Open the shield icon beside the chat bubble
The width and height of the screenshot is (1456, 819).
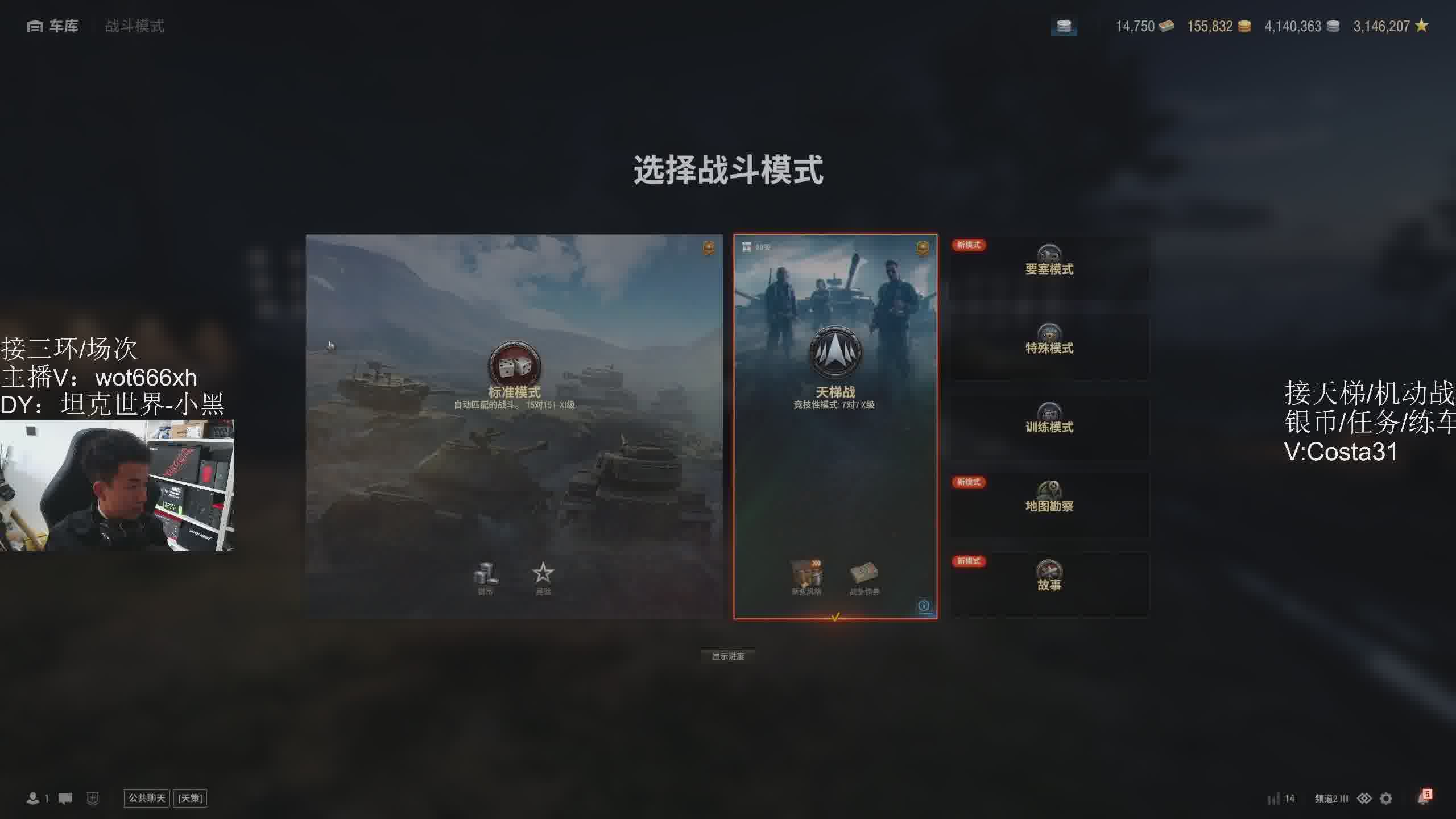pyautogui.click(x=93, y=799)
